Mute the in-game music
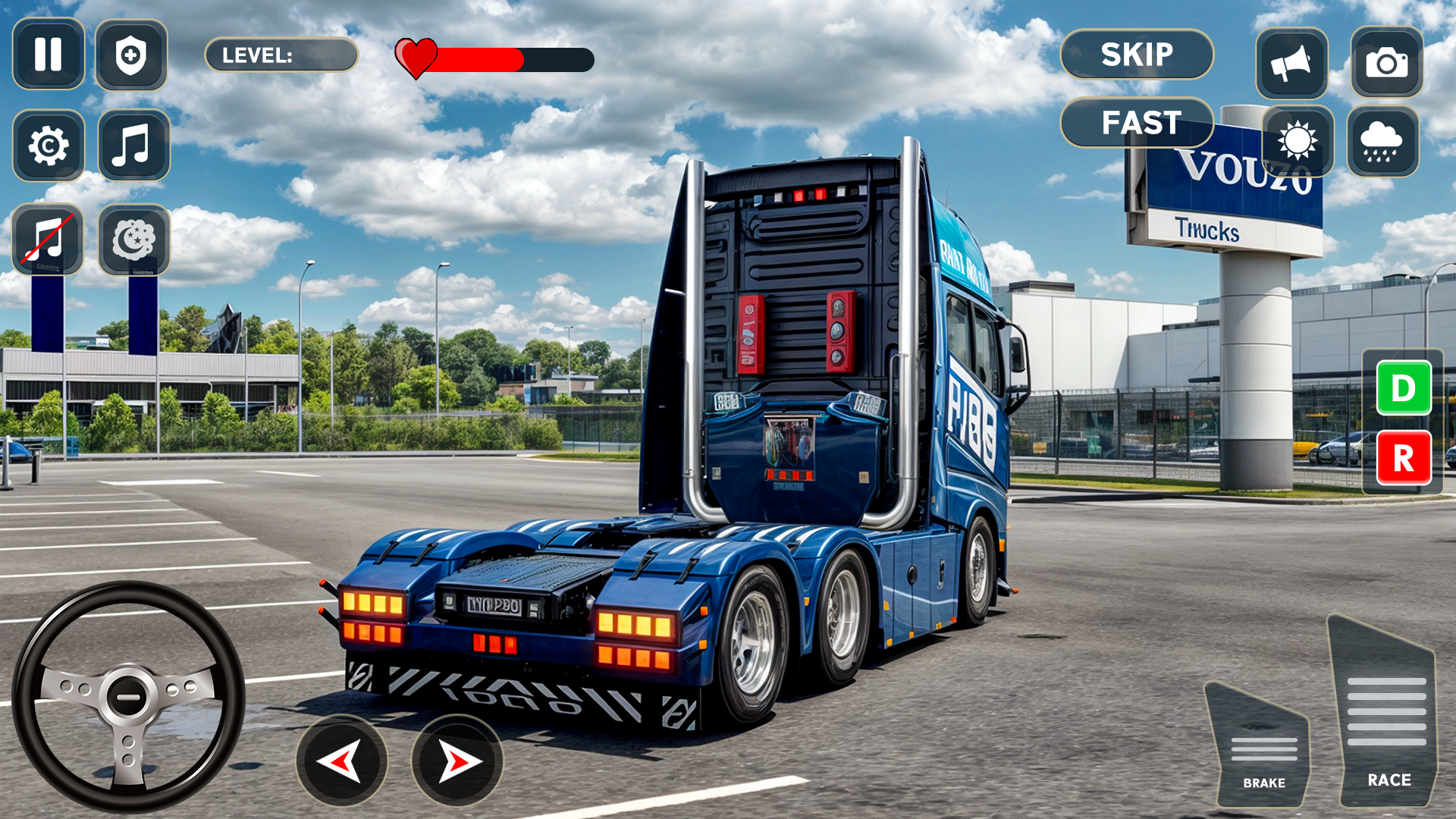 pos(49,240)
